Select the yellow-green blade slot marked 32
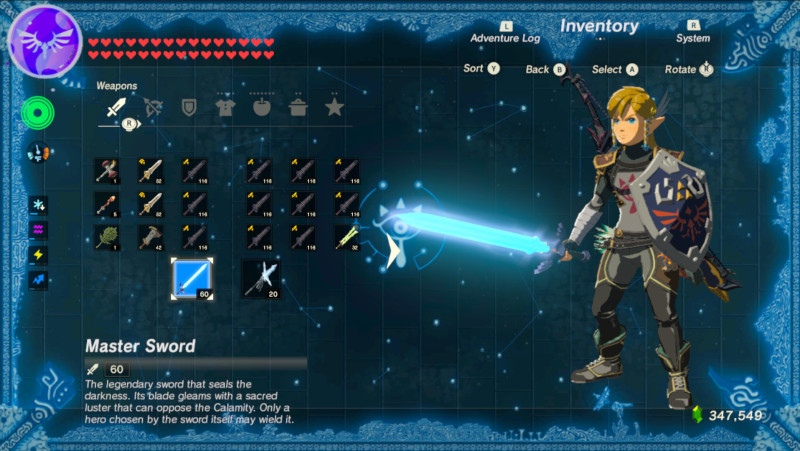The width and height of the screenshot is (800, 451). click(347, 237)
